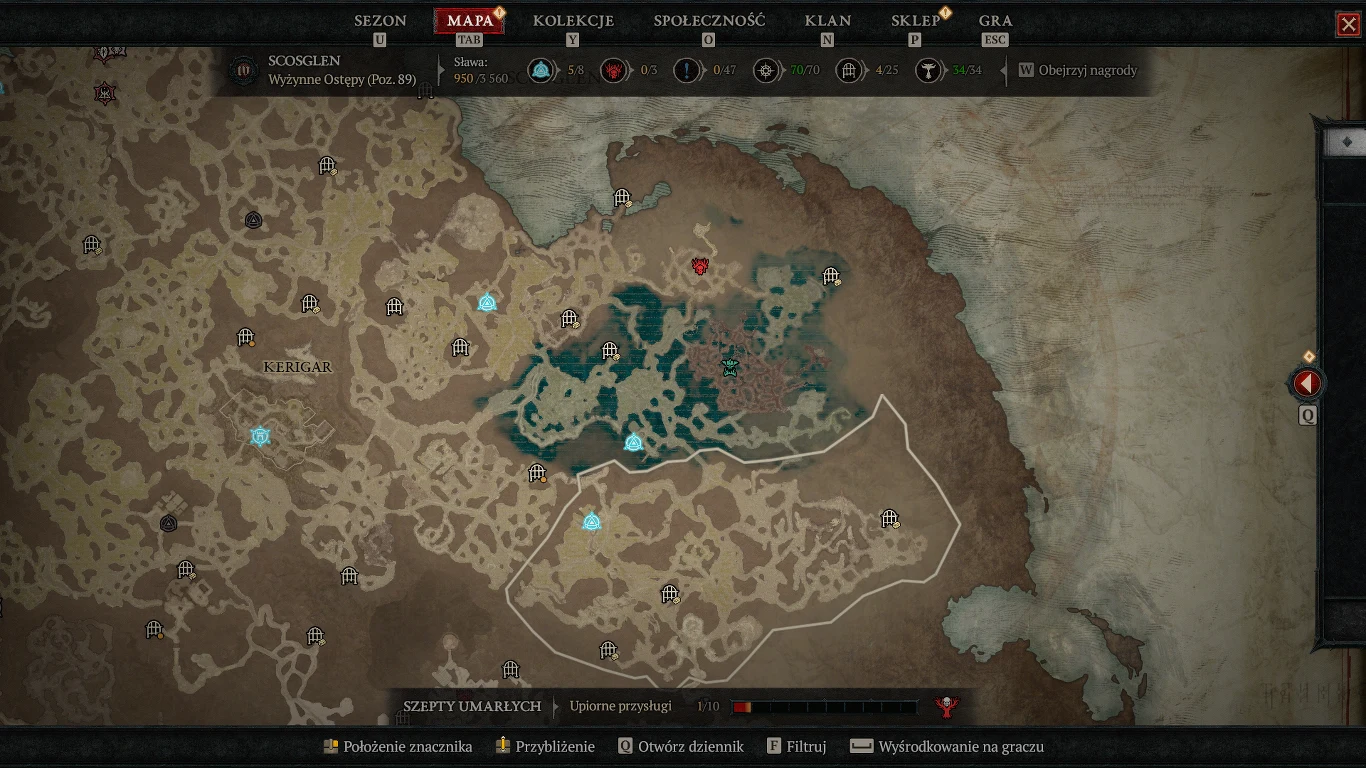Screen dimensions: 1366x768
Task: Open the GRA menu tab
Action: (x=995, y=21)
